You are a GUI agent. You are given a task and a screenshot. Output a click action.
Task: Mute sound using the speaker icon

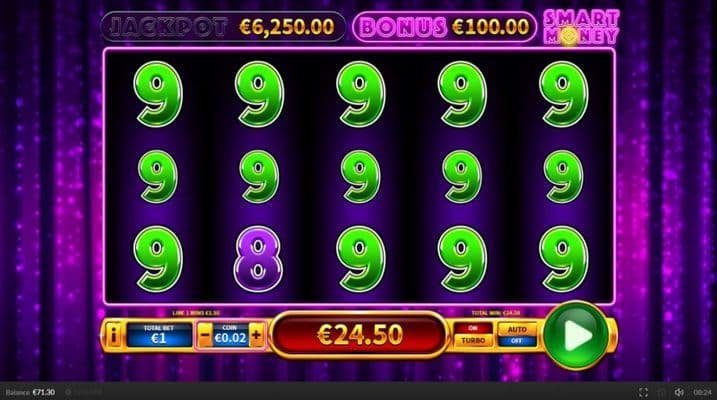tap(679, 392)
